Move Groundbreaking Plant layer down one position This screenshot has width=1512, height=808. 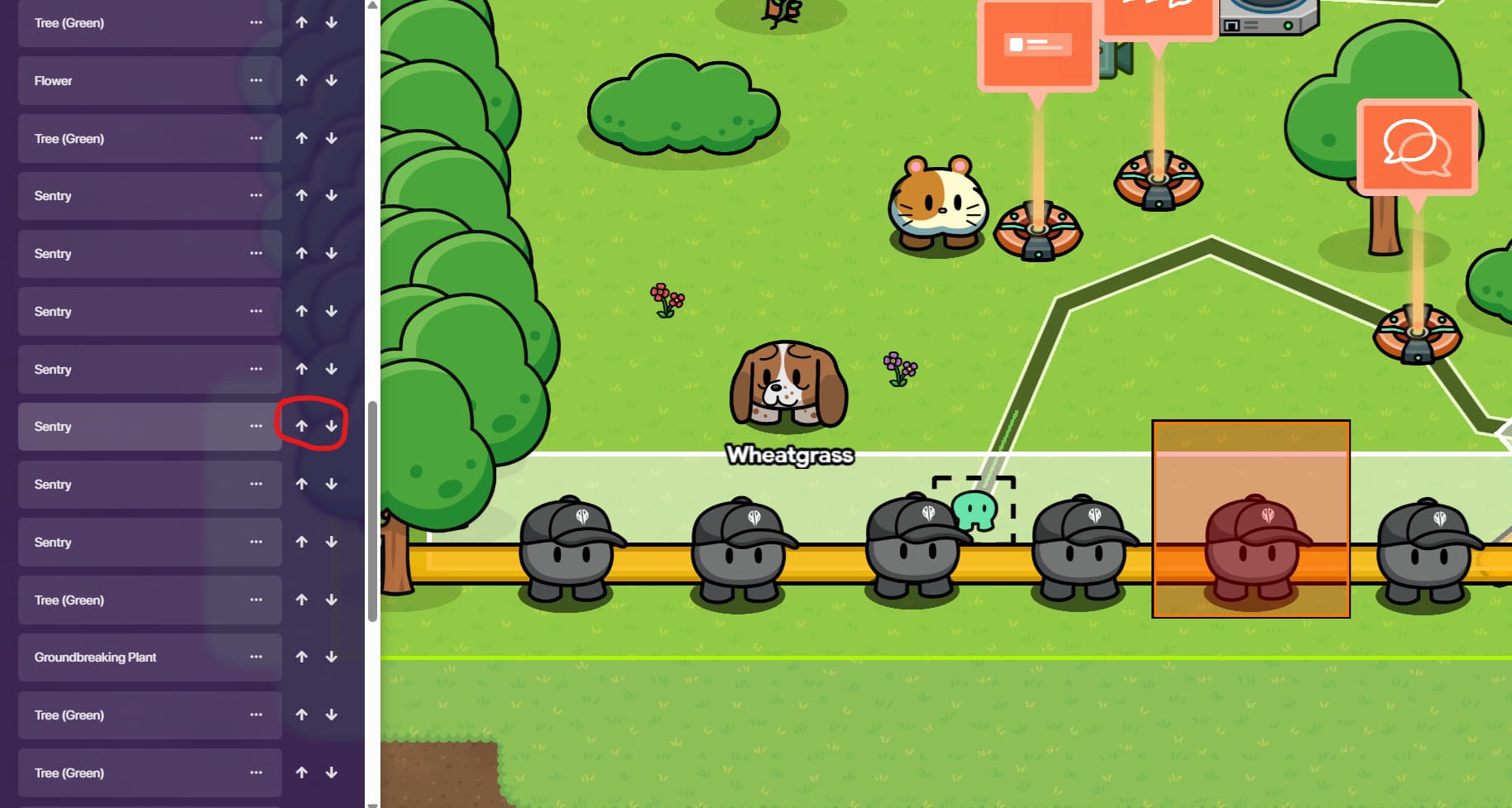click(332, 657)
